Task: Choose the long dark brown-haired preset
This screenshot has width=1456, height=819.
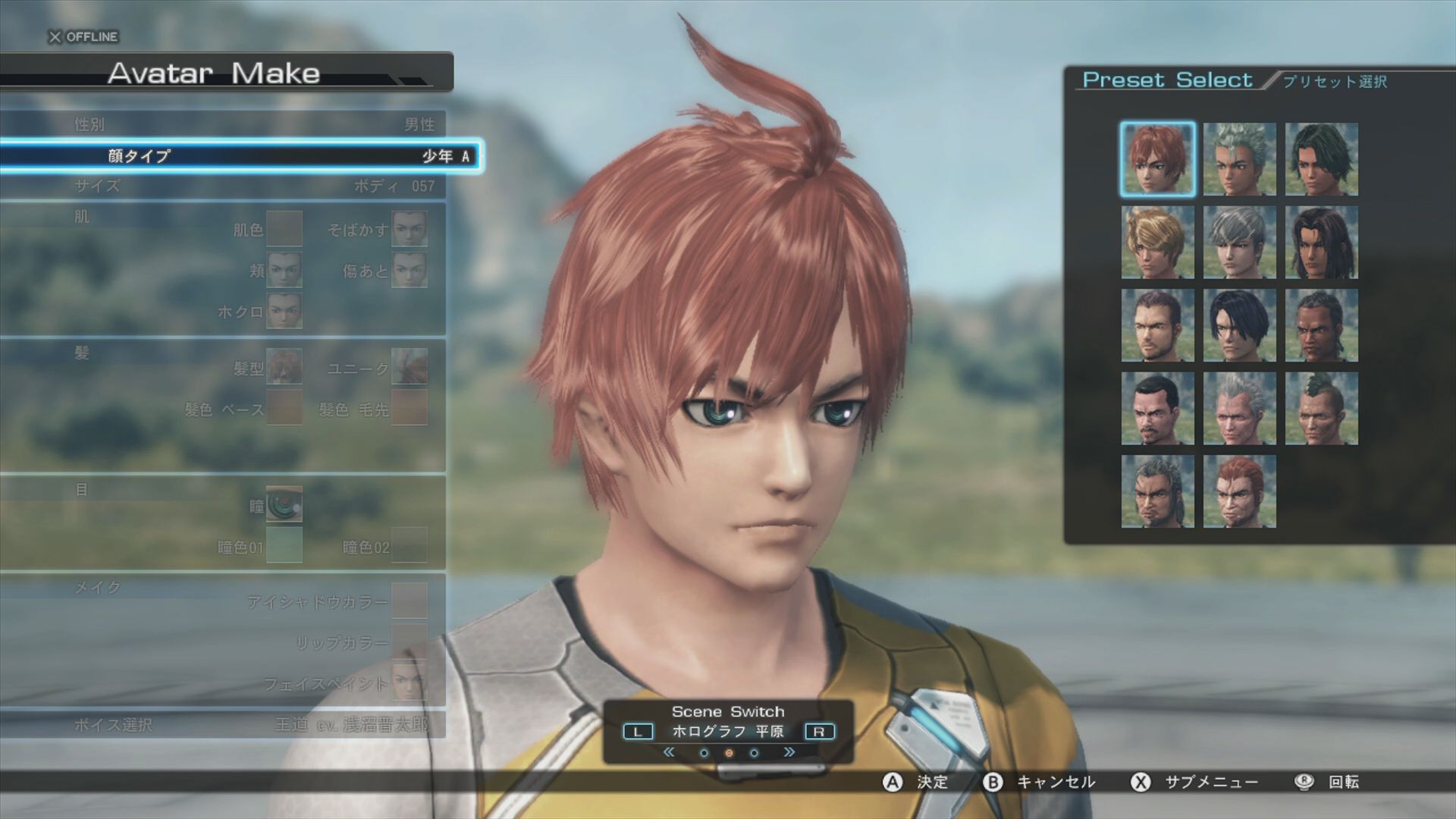Action: [1321, 243]
